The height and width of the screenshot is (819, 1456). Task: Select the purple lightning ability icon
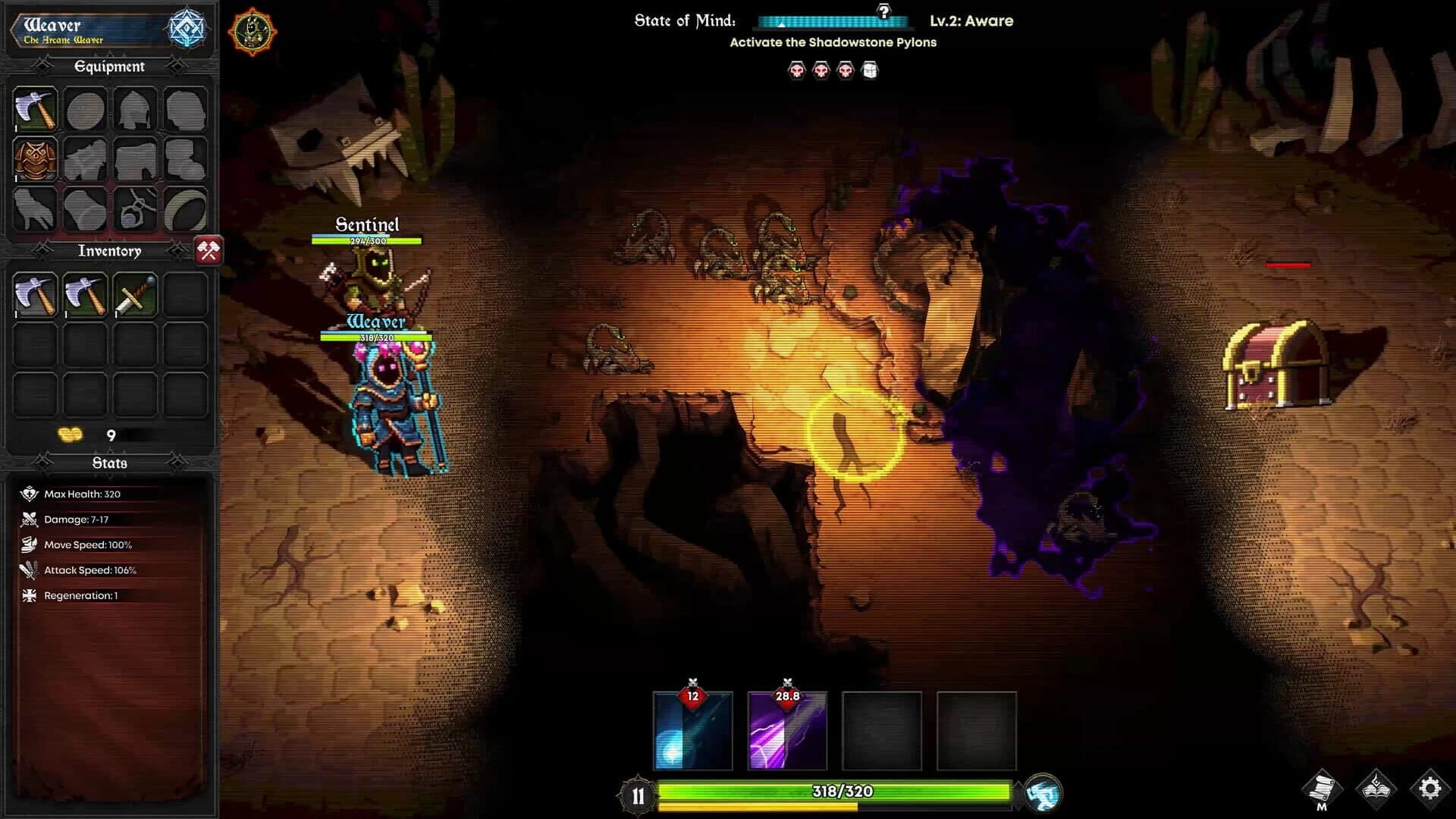(x=788, y=730)
